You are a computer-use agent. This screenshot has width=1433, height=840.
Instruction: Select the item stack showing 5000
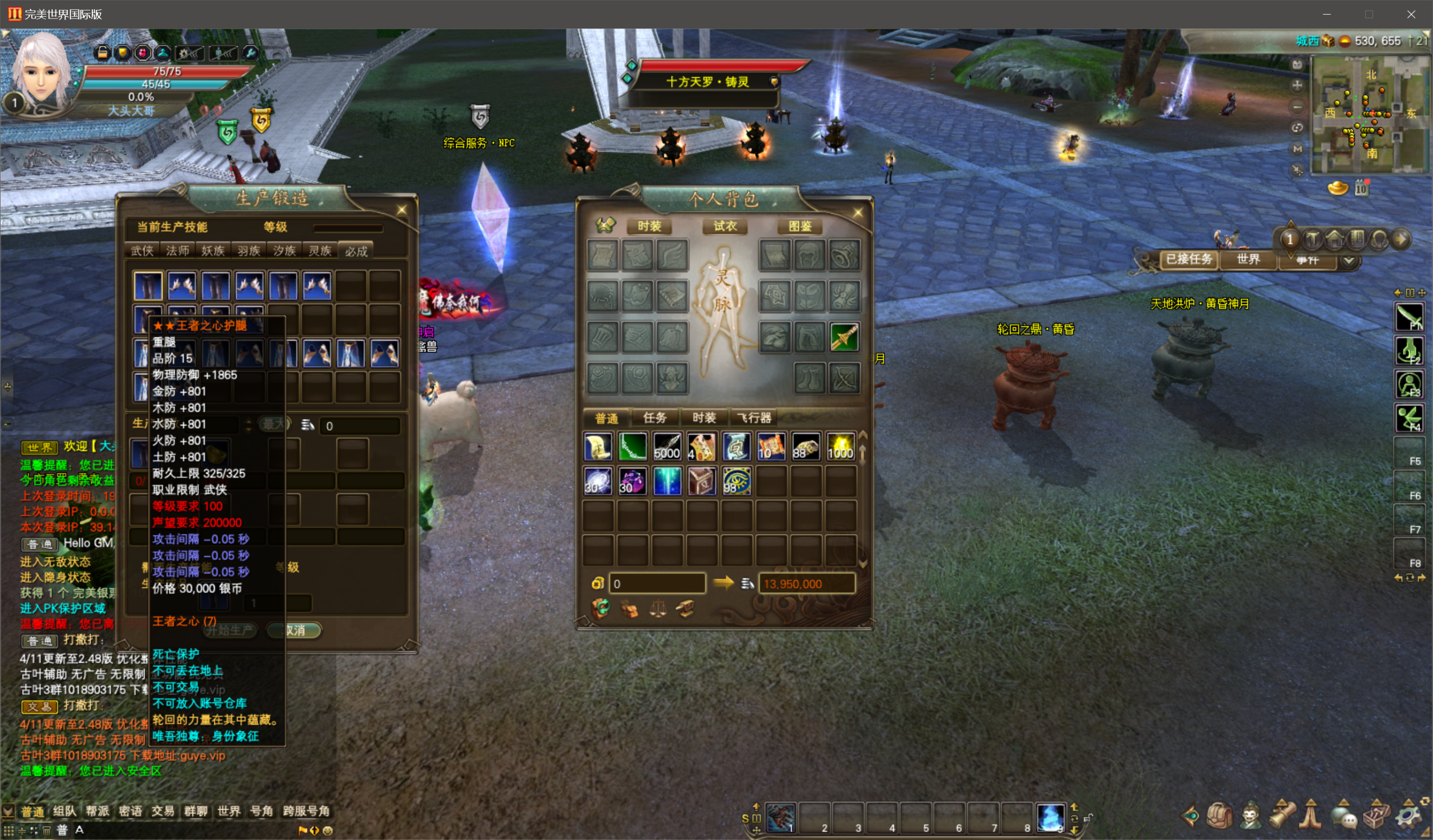click(667, 447)
